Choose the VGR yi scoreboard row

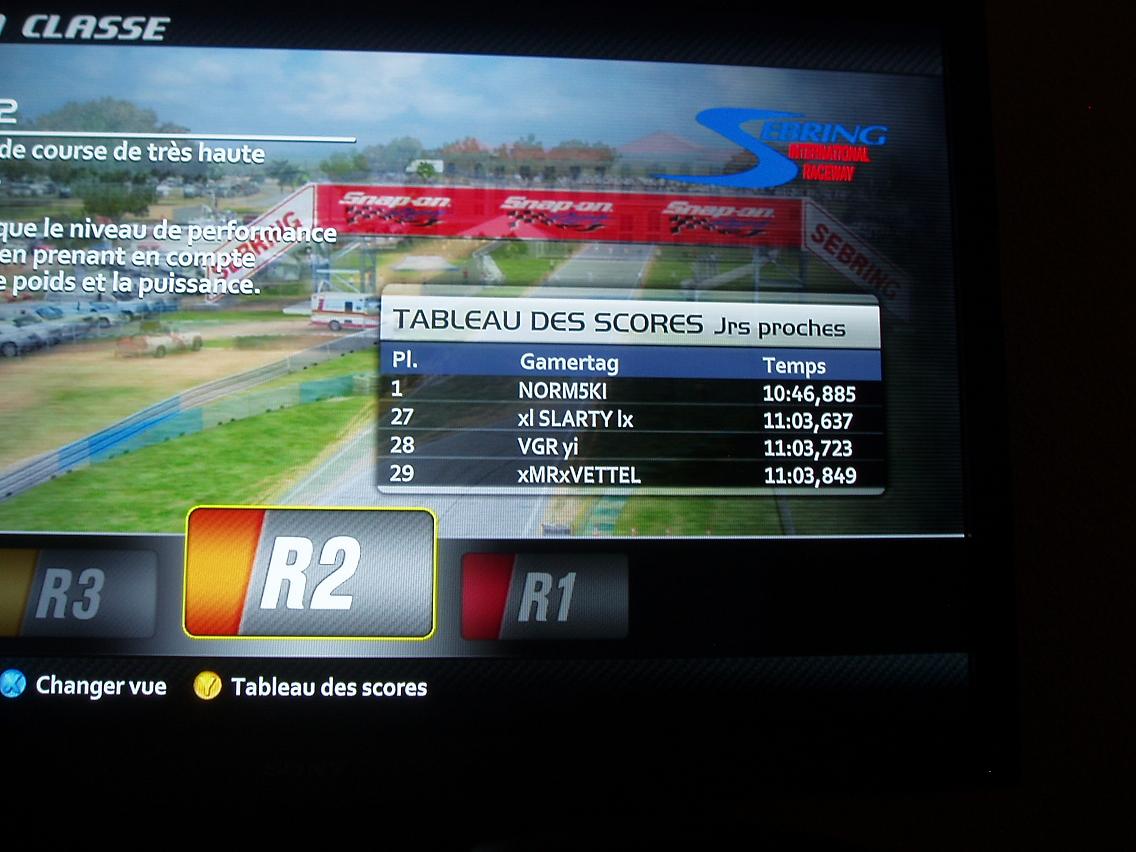pos(628,447)
